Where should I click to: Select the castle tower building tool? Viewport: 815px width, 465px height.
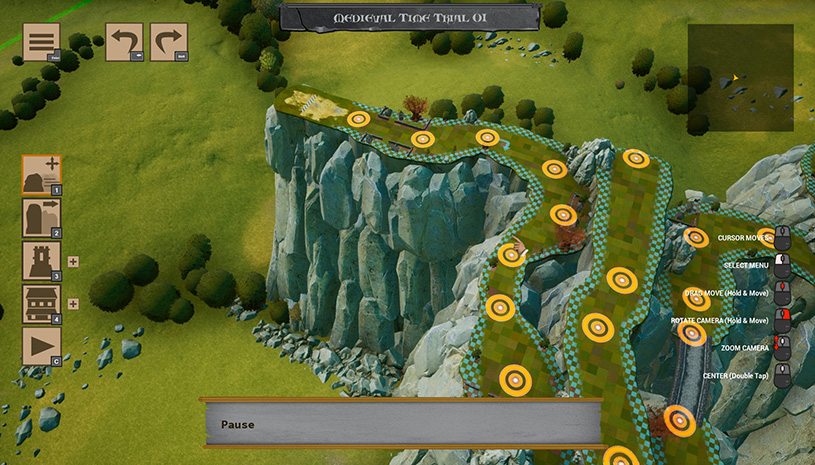click(x=41, y=261)
